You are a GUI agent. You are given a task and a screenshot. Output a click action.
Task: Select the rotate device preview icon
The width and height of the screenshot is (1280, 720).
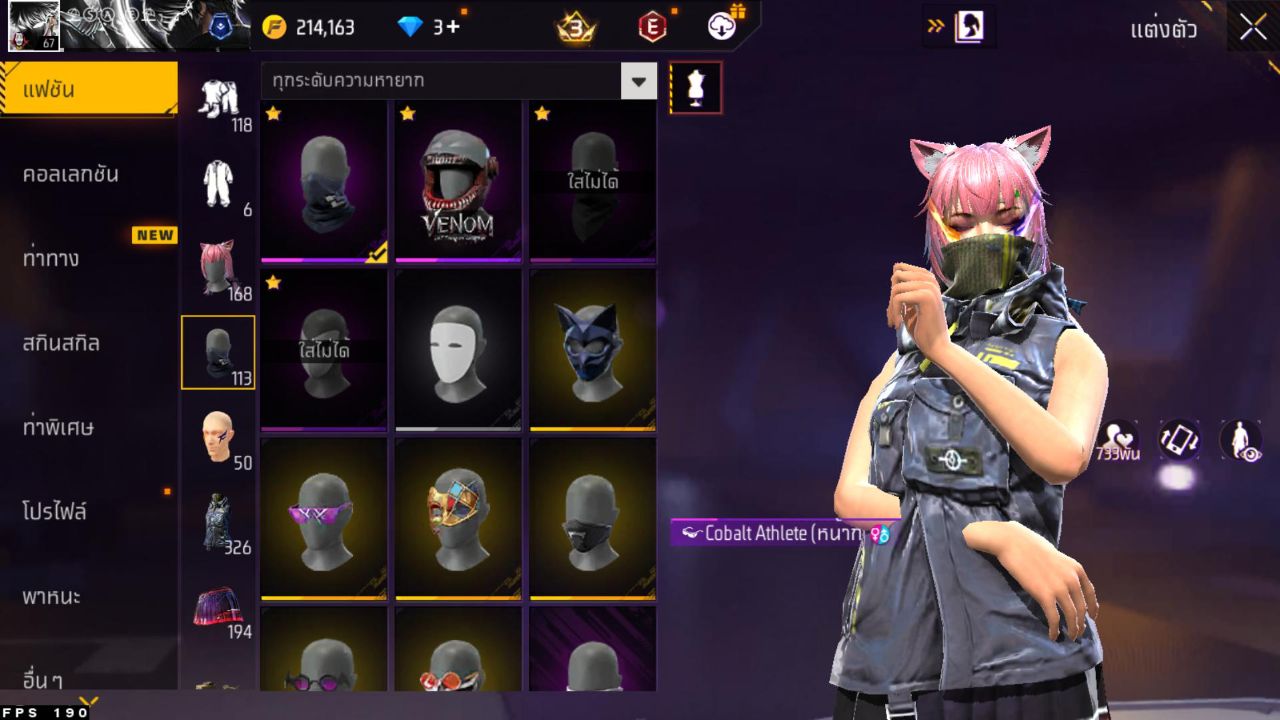coord(1180,441)
